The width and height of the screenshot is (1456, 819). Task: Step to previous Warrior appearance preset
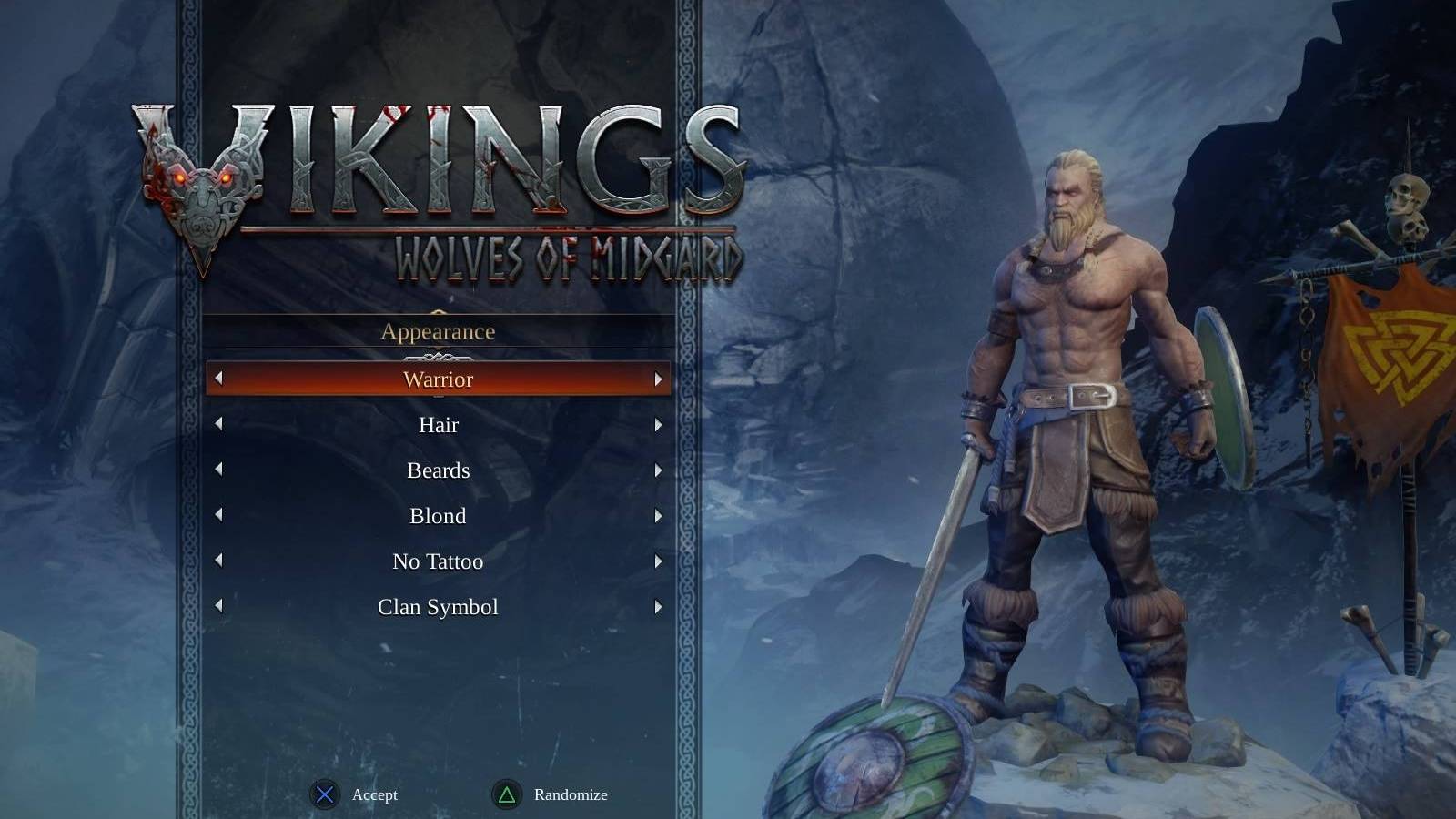(x=218, y=379)
